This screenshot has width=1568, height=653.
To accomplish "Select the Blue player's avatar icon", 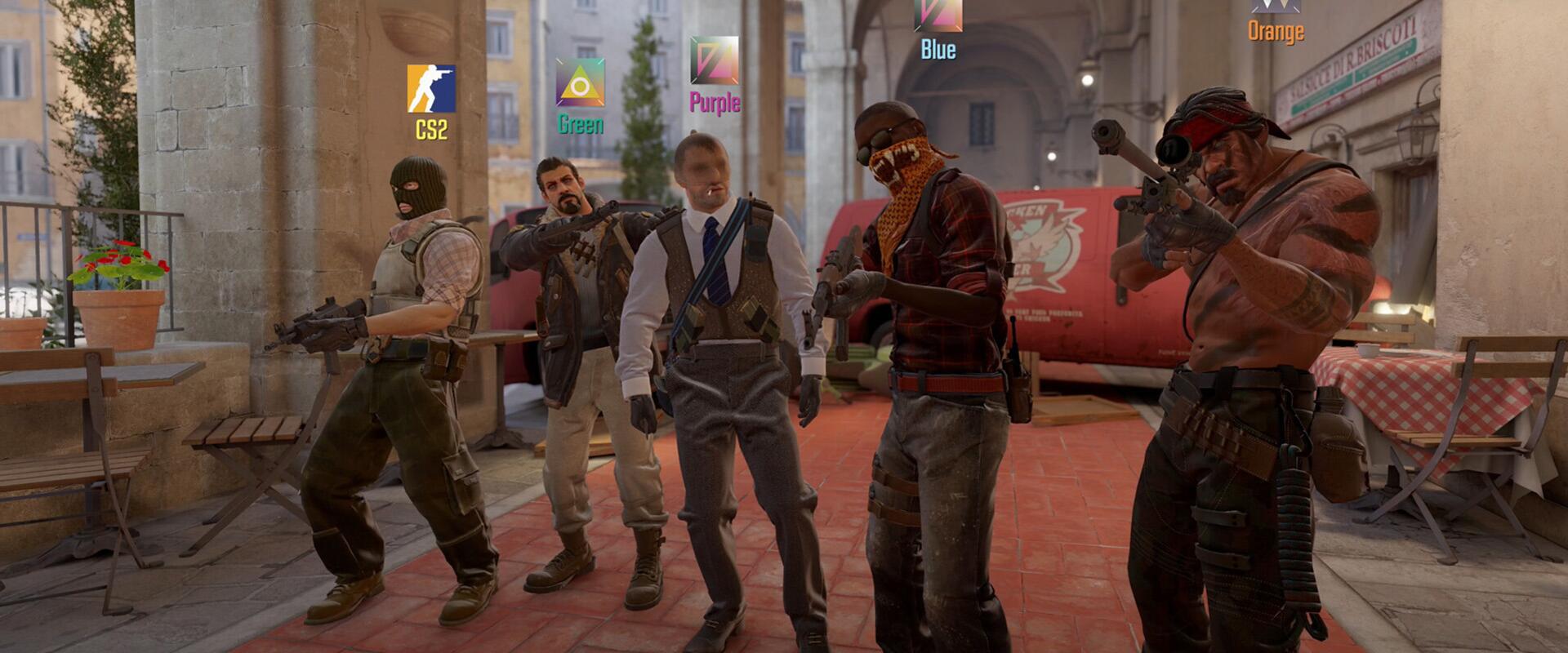I will pyautogui.click(x=938, y=16).
